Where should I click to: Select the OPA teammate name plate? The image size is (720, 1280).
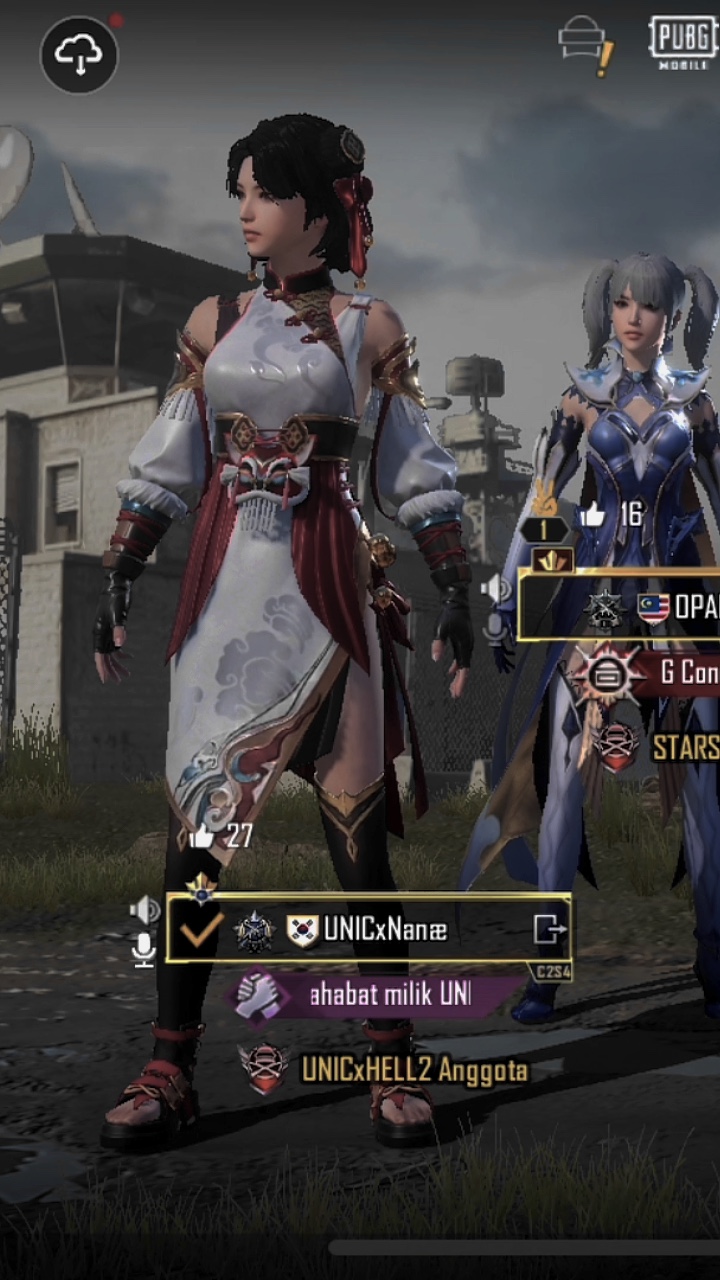tap(650, 607)
